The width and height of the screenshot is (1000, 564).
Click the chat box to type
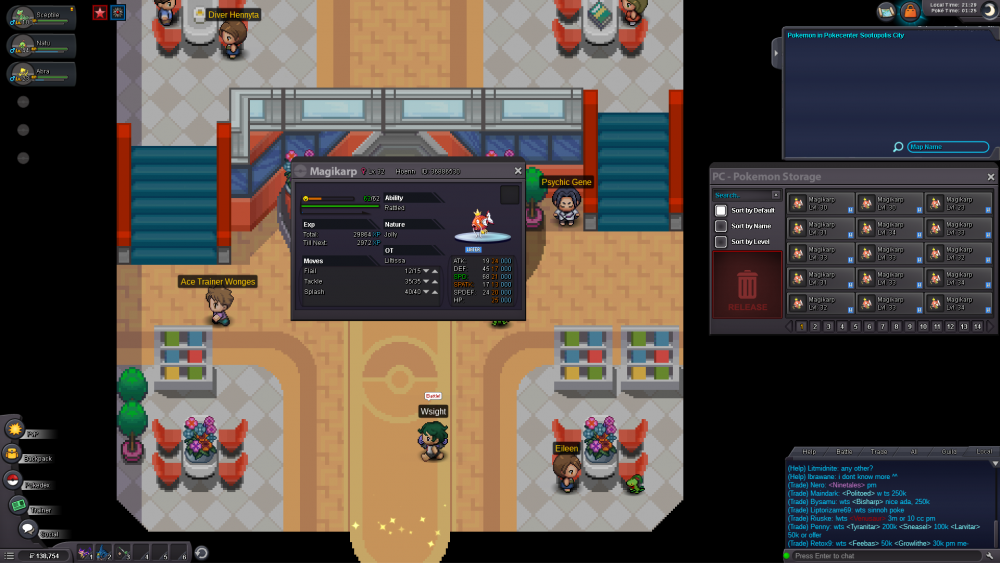tap(885, 555)
